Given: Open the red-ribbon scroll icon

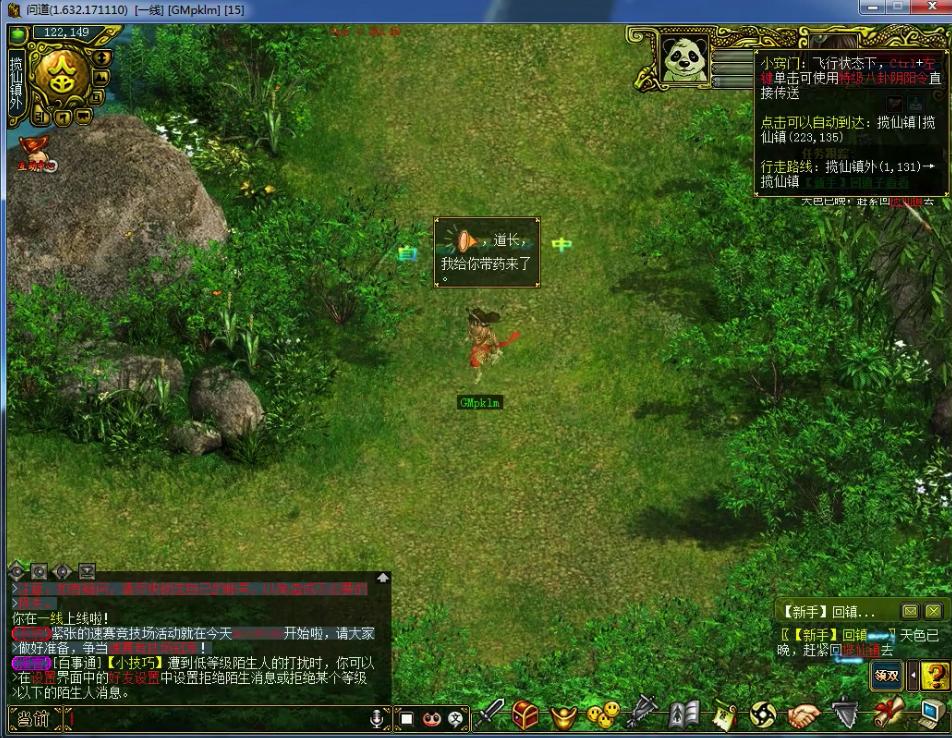Looking at the screenshot, I should pyautogui.click(x=888, y=714).
